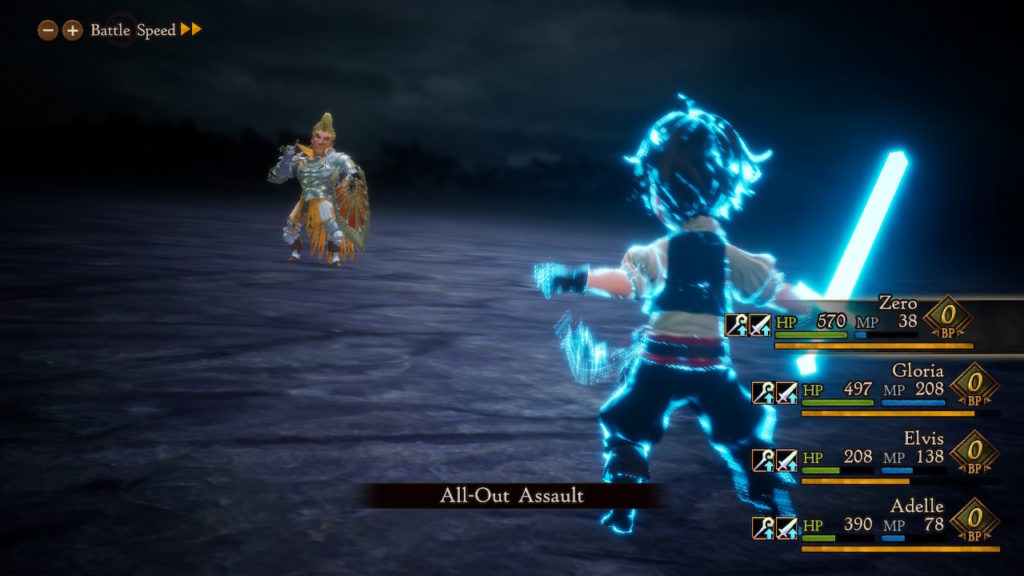Increase battle speed with the plus button

pos(72,30)
